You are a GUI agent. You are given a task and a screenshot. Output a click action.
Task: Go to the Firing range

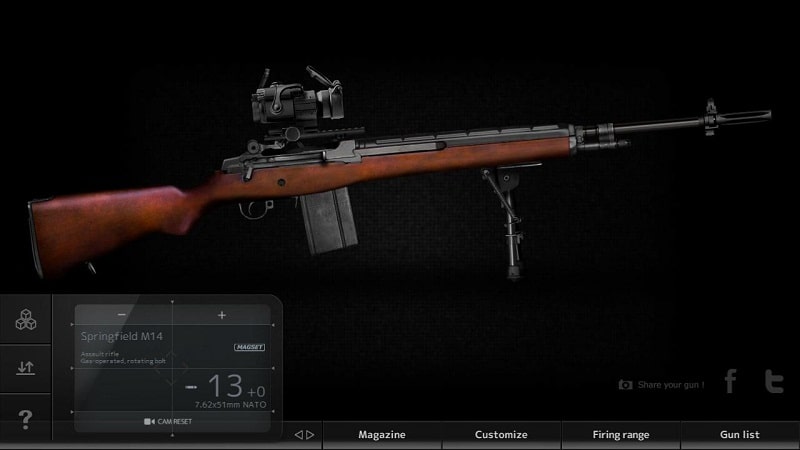(621, 435)
